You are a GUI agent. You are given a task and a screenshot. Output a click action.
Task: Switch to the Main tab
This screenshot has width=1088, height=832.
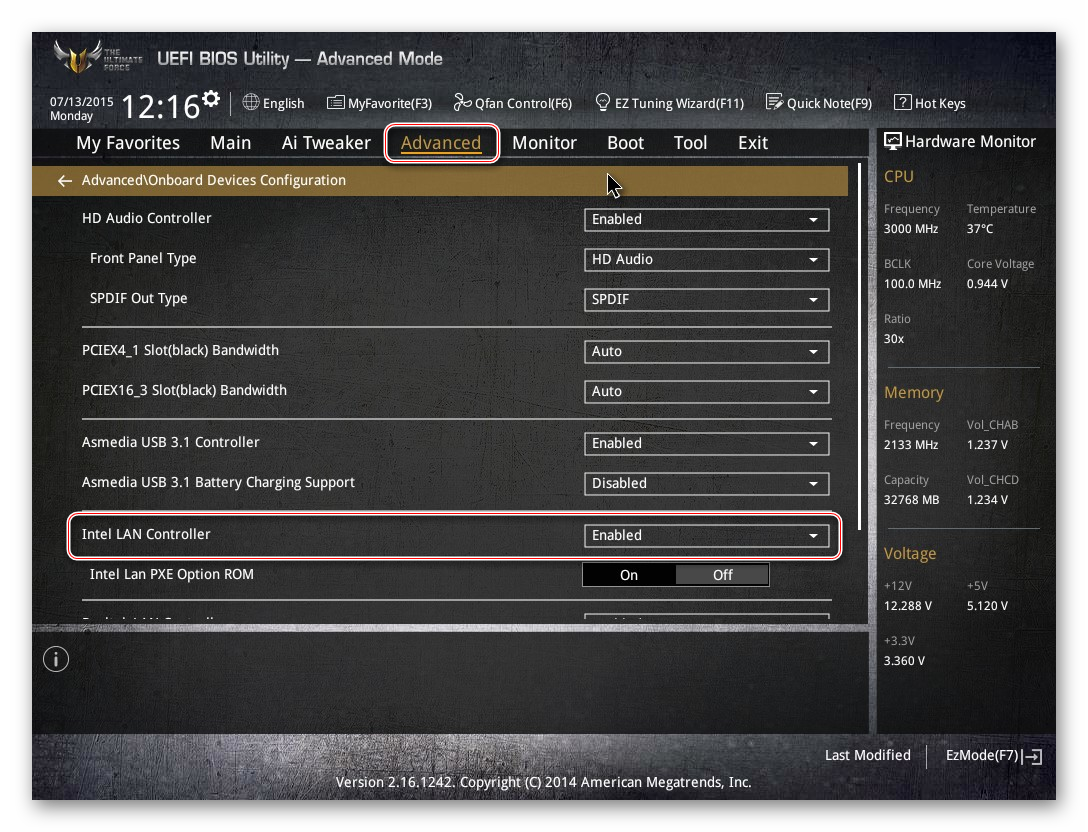[230, 143]
